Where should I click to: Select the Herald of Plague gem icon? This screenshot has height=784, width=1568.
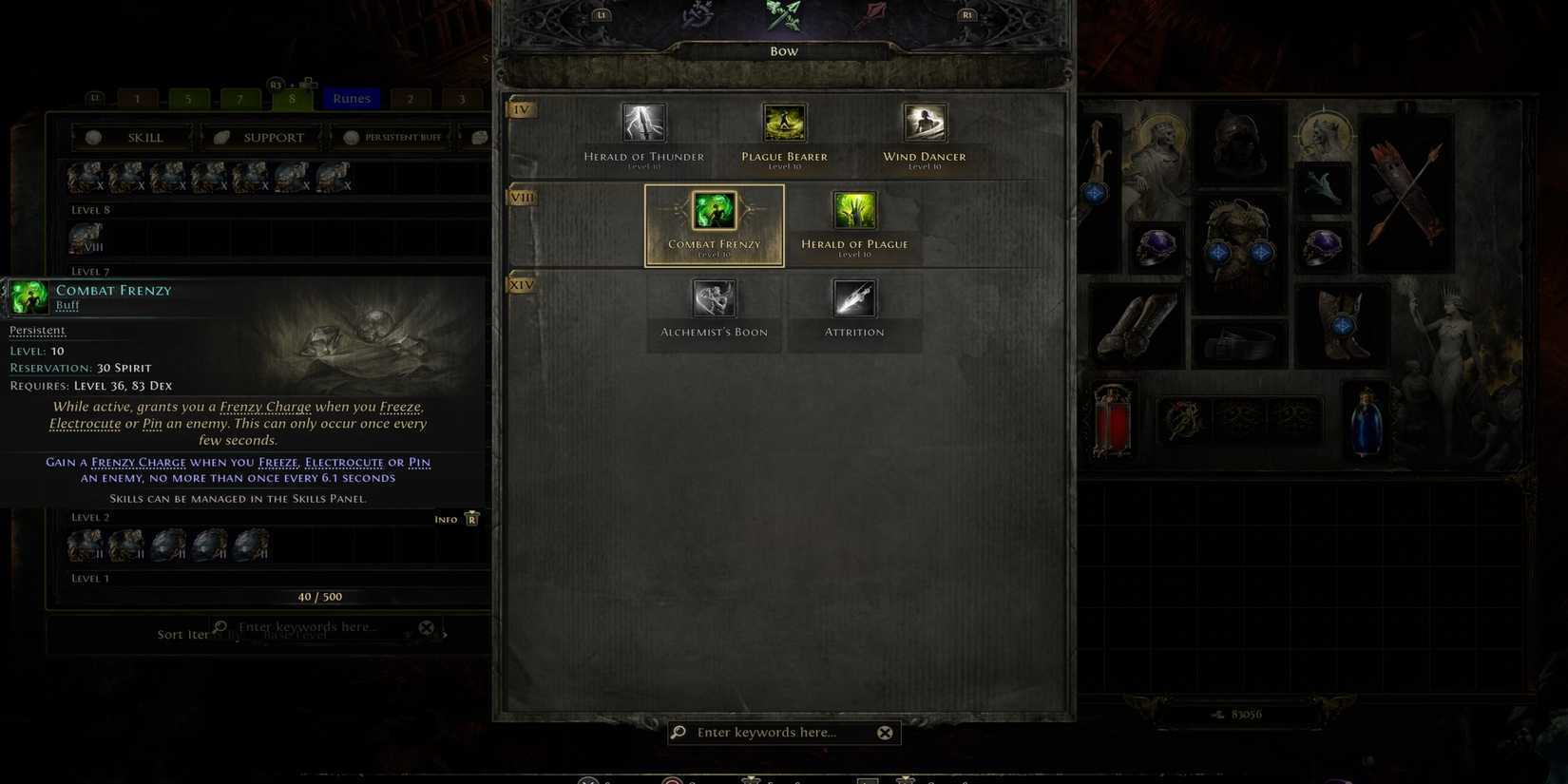coord(853,209)
